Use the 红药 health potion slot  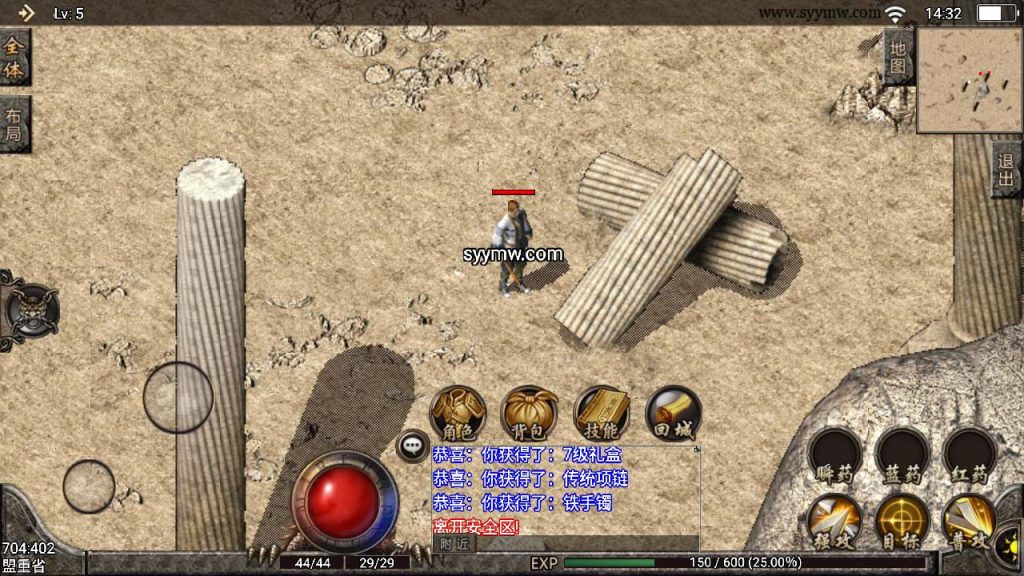point(969,457)
